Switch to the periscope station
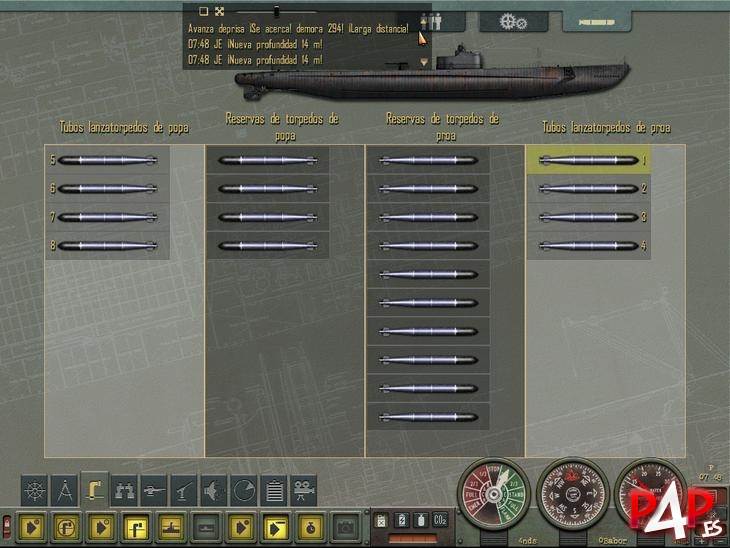 click(95, 489)
